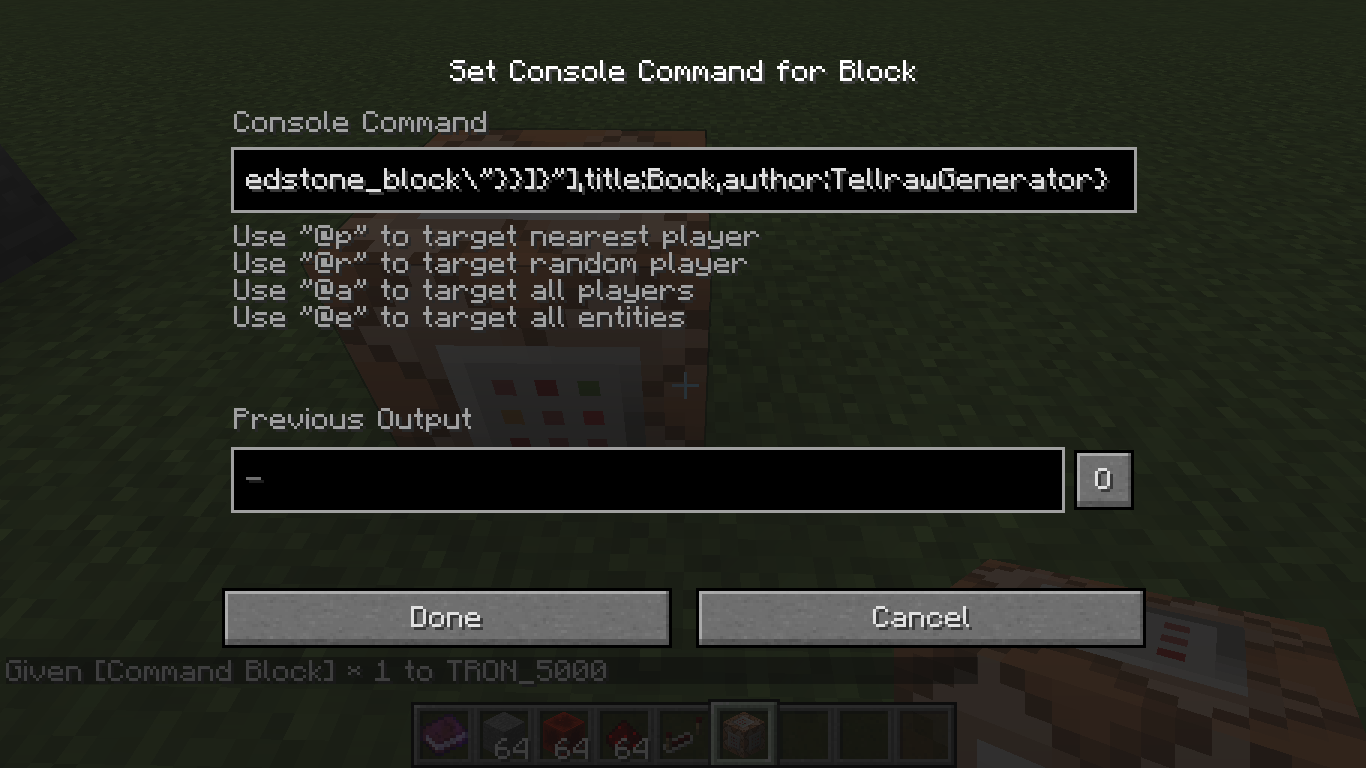The image size is (1366, 768).
Task: Toggle the output tracking O button
Action: 1103,480
